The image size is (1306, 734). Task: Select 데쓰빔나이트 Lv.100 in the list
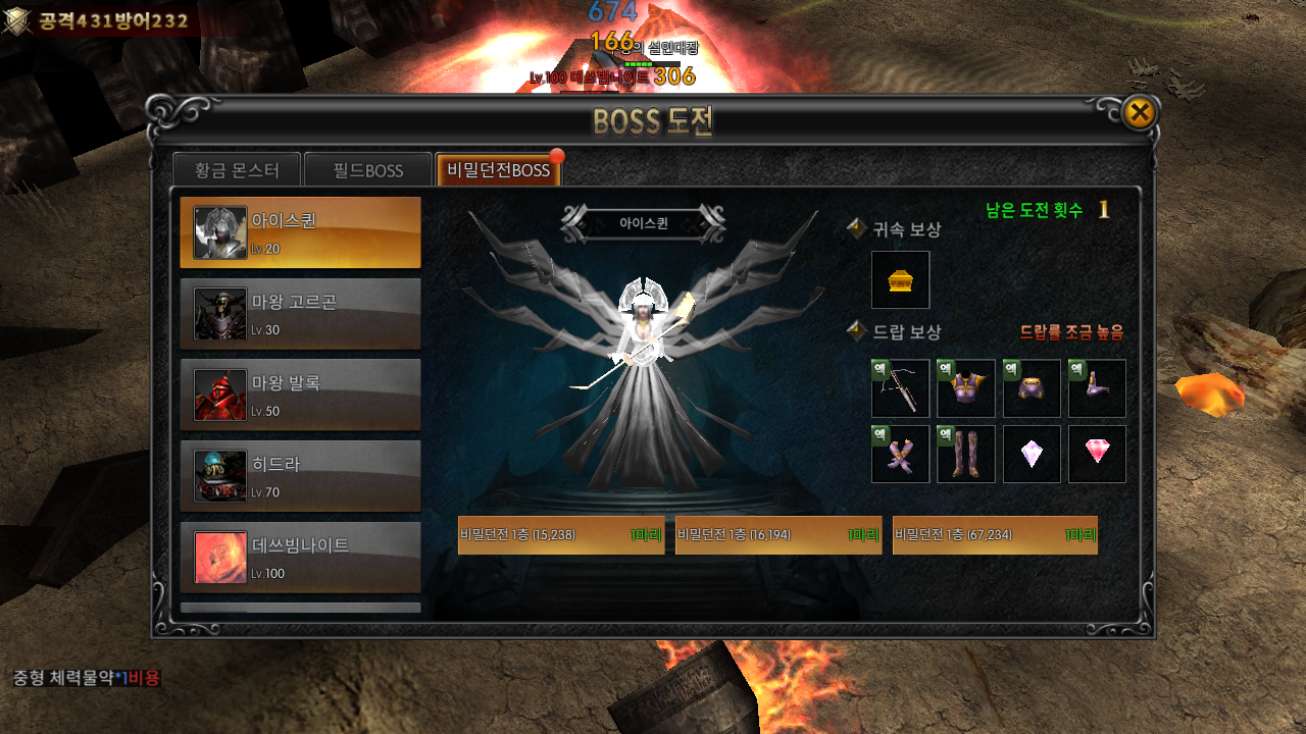(x=300, y=556)
